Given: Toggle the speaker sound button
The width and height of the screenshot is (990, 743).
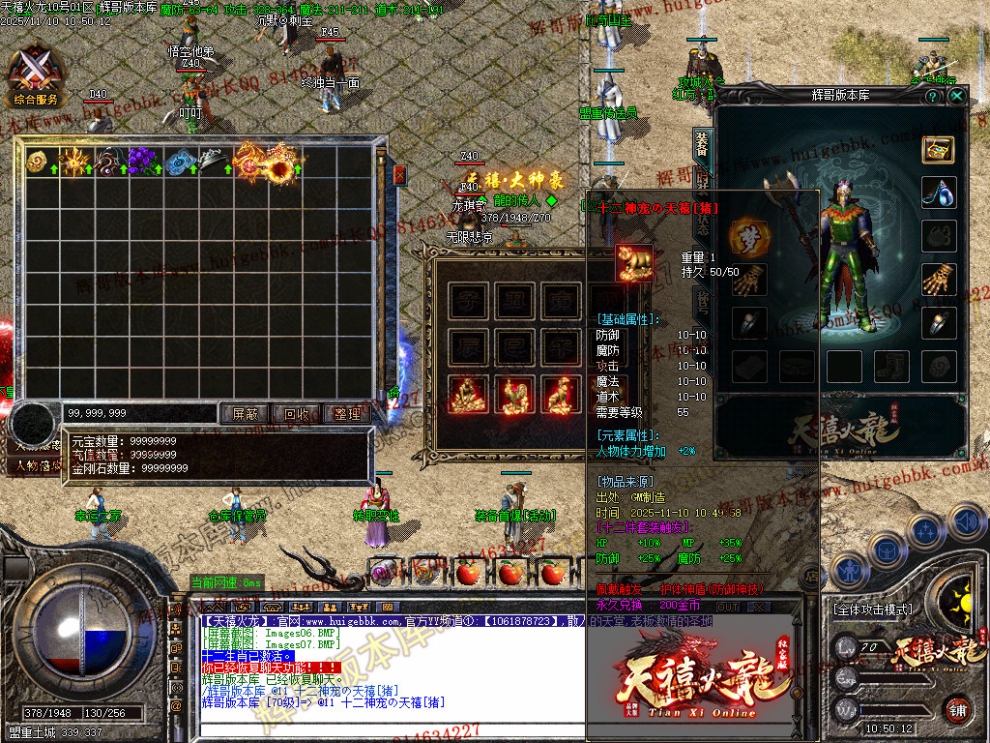Looking at the screenshot, I should (966, 521).
